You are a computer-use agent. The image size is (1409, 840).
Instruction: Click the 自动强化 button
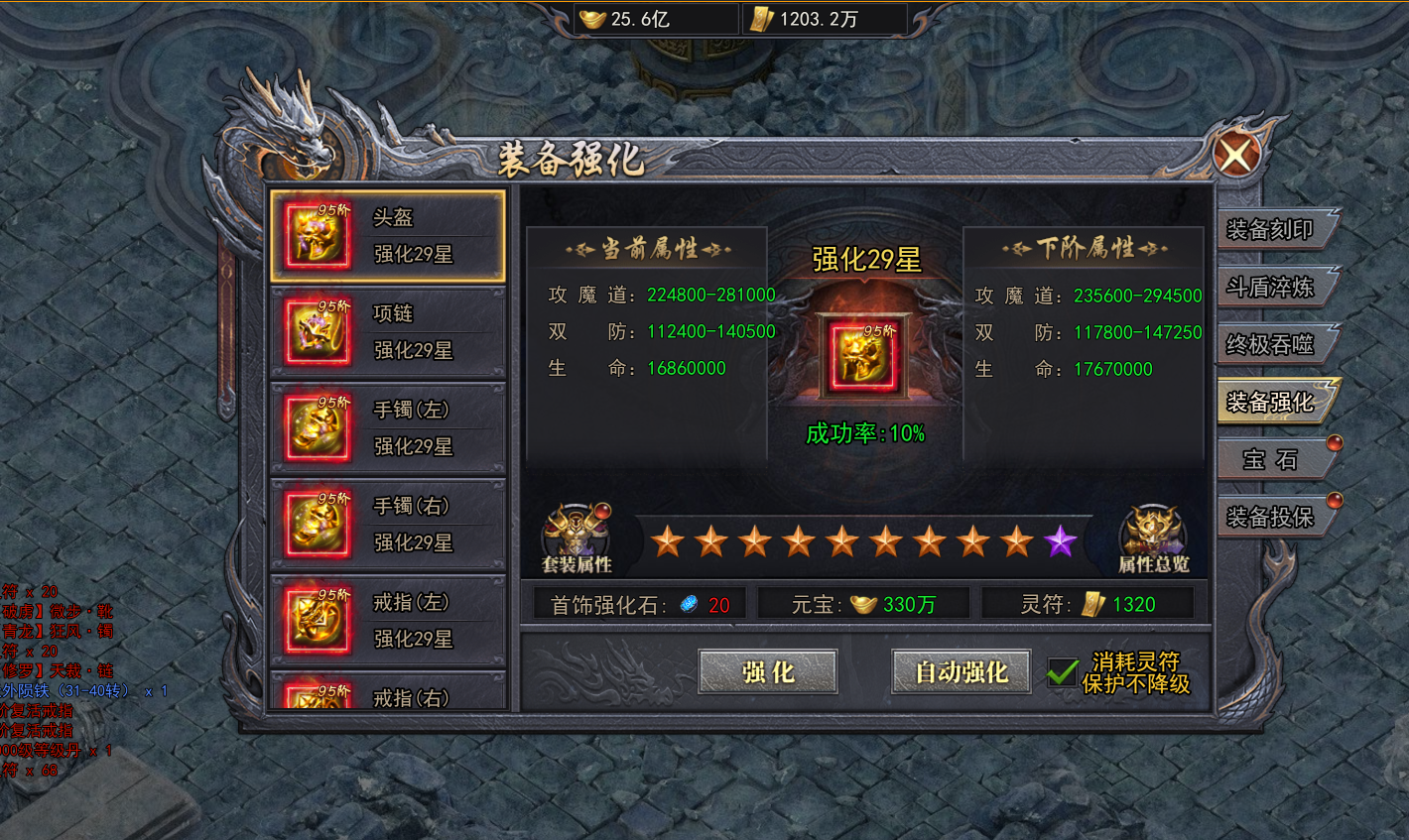960,671
